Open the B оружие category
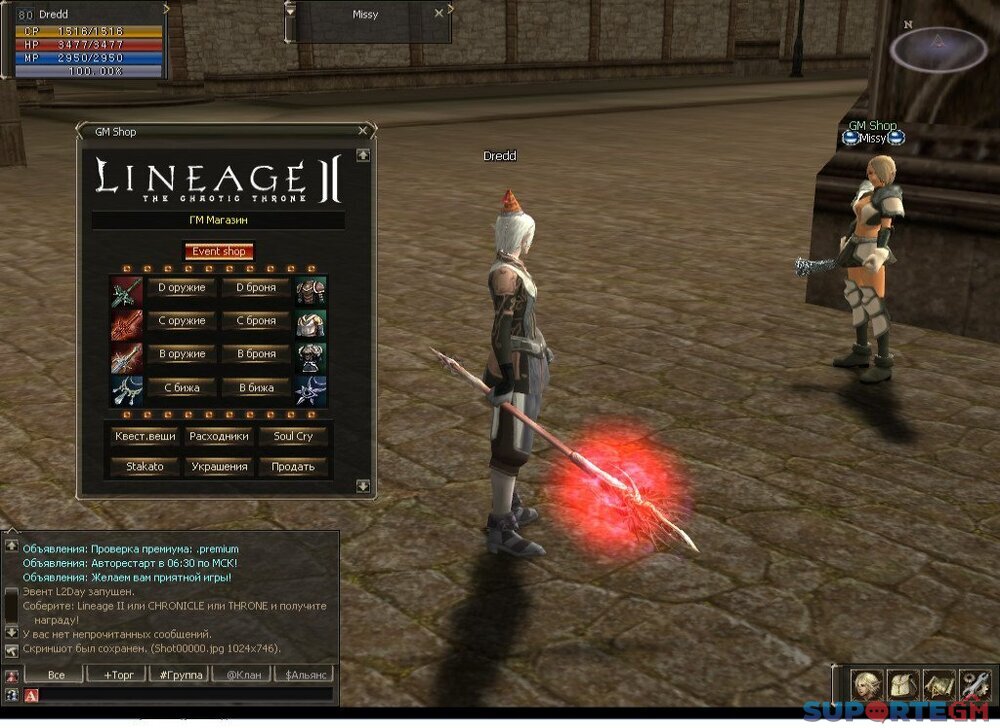This screenshot has height=728, width=1000. (181, 354)
